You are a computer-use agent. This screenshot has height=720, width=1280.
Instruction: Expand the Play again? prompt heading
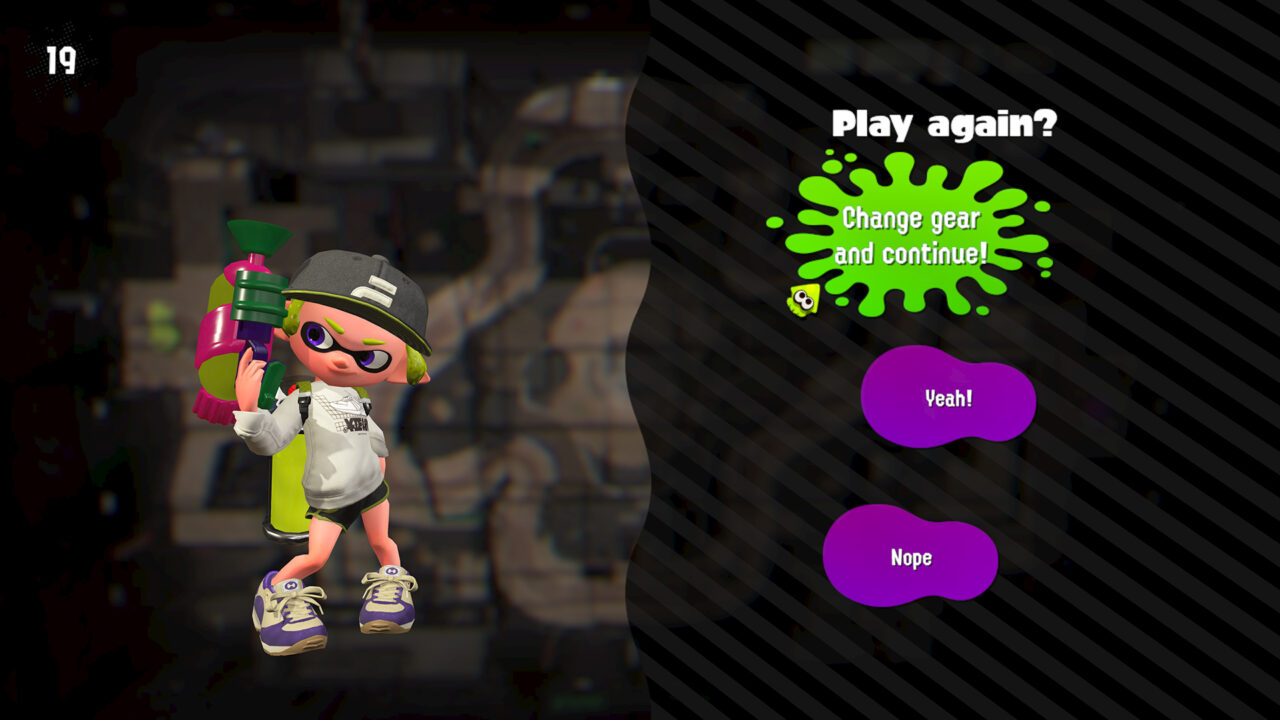tap(941, 125)
